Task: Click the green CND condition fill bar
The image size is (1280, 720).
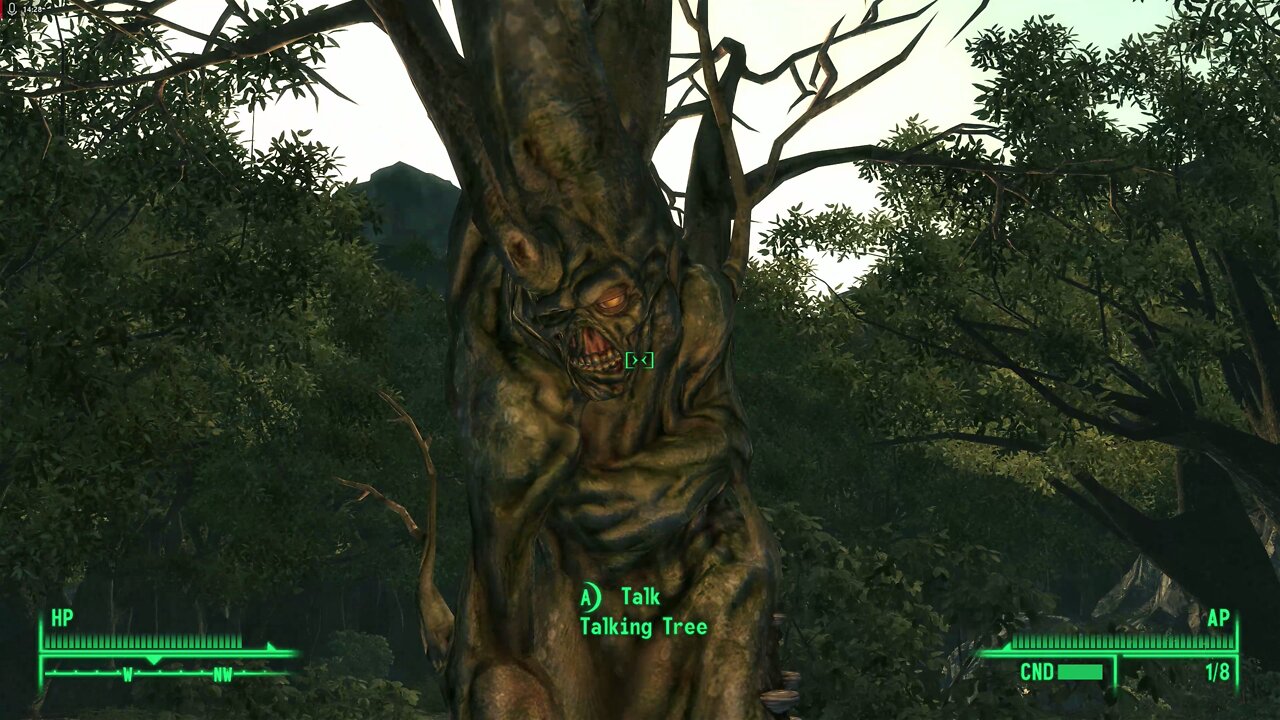Action: 1081,671
